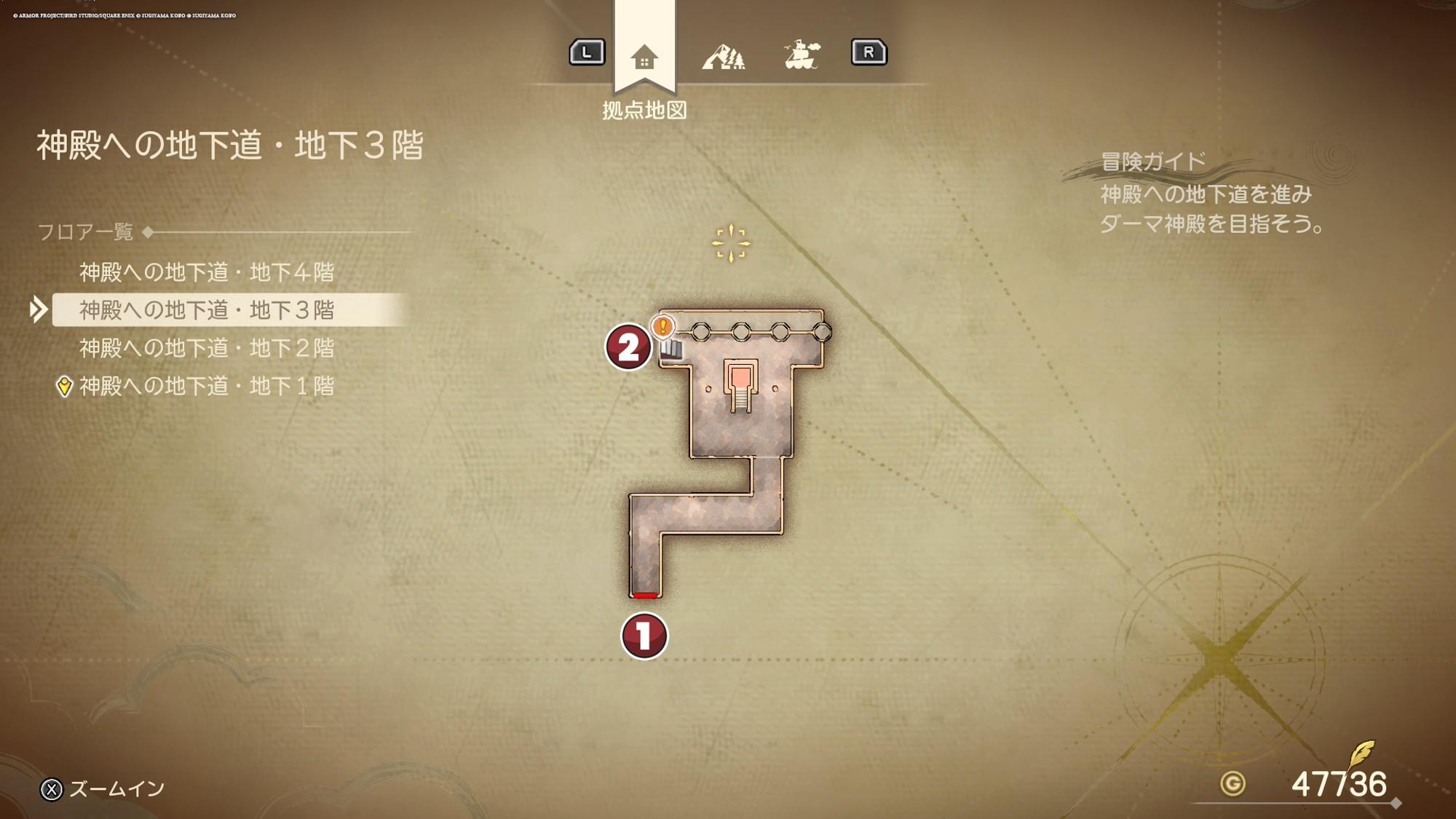Open floor 神殿への地下道・地下１階
1456x819 pixels.
pyautogui.click(x=207, y=386)
